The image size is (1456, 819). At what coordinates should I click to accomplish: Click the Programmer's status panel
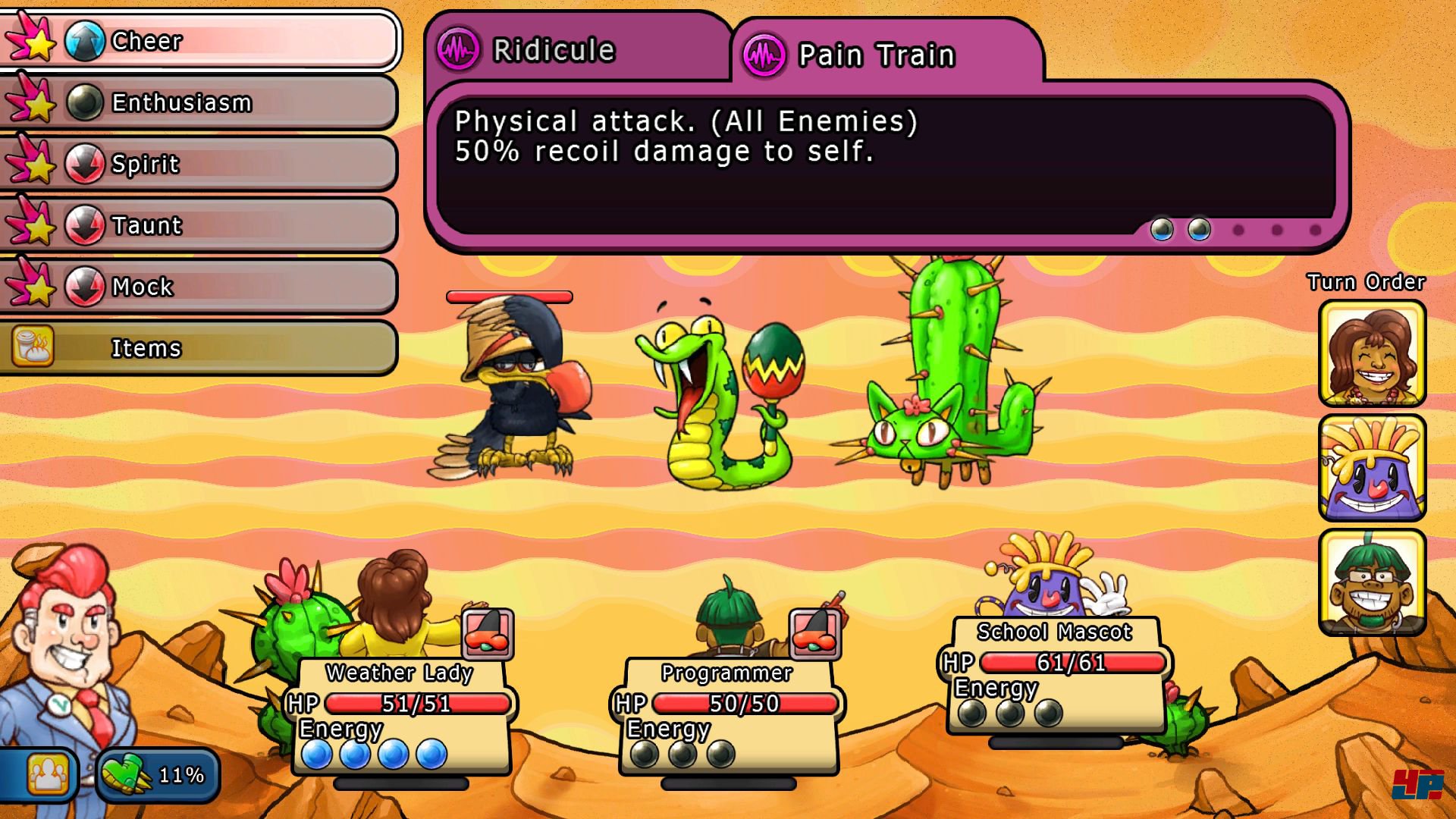click(728, 717)
